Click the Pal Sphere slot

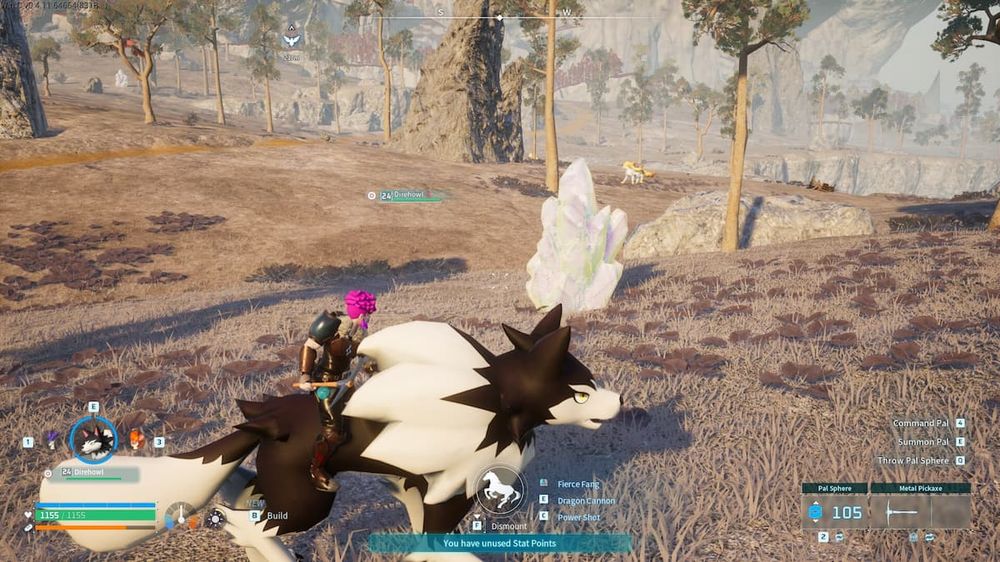[834, 512]
